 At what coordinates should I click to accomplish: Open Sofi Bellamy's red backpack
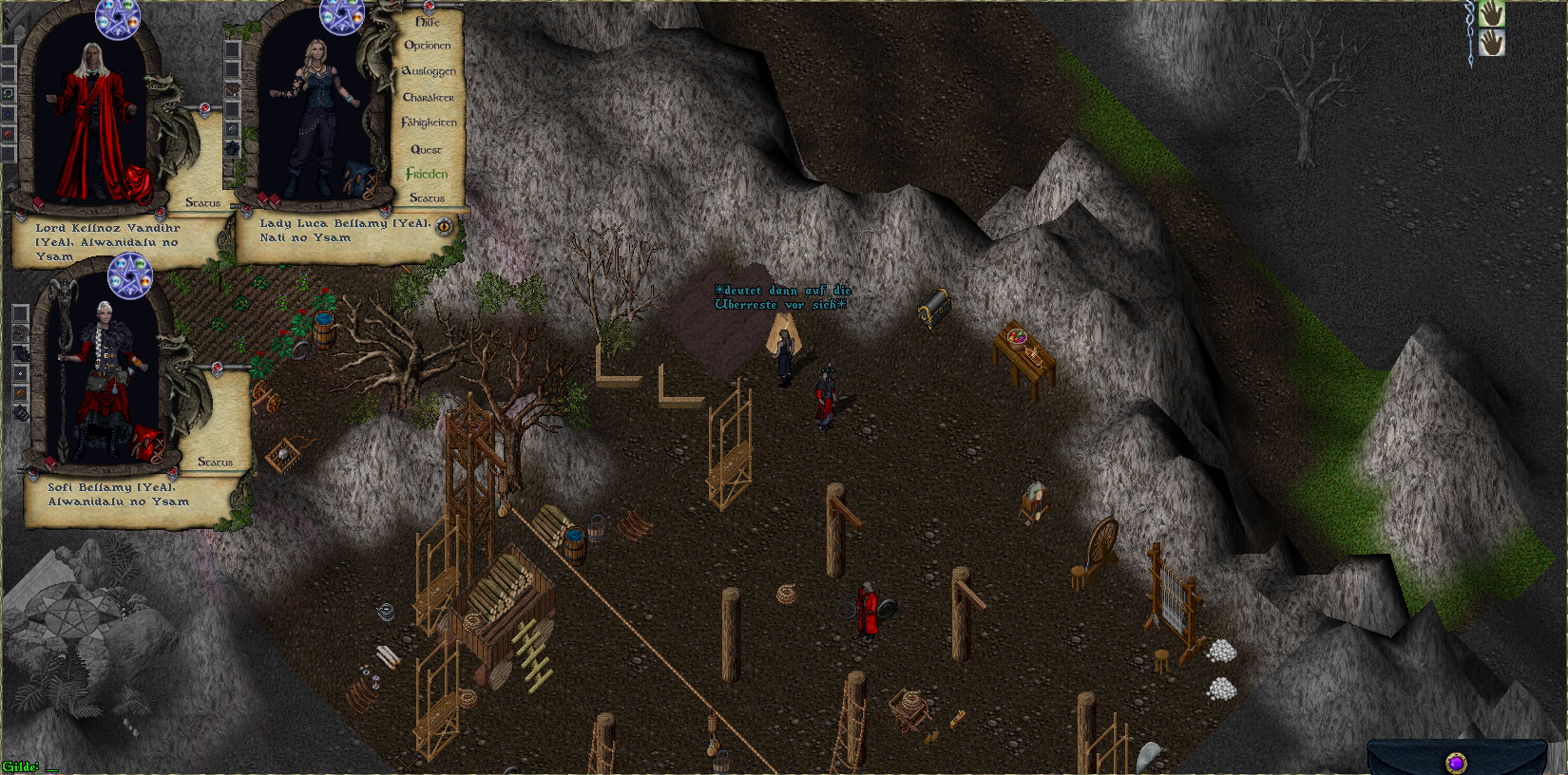(x=147, y=442)
